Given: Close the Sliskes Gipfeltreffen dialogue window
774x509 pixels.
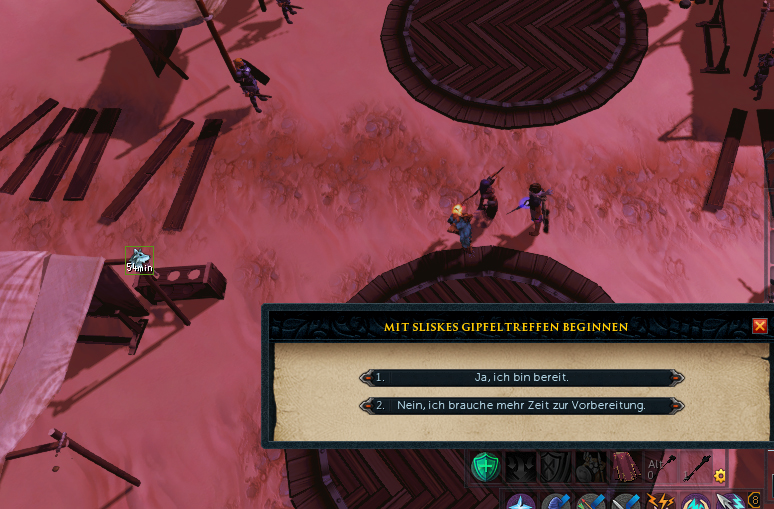Looking at the screenshot, I should pyautogui.click(x=760, y=326).
